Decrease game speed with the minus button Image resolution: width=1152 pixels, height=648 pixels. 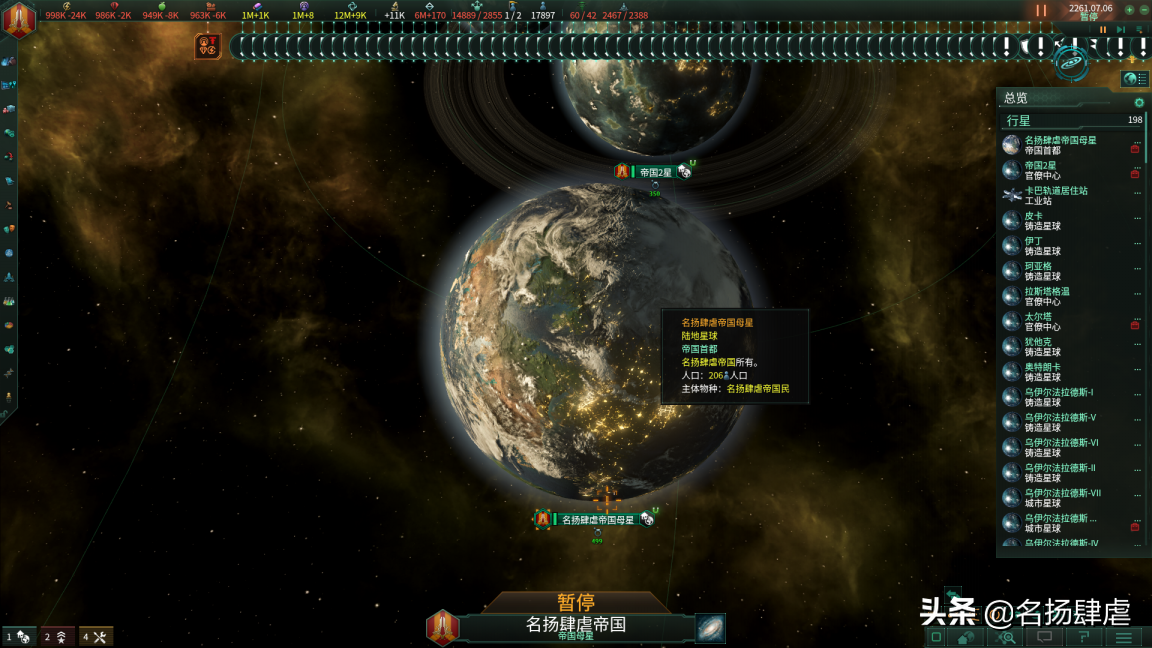[1144, 9]
